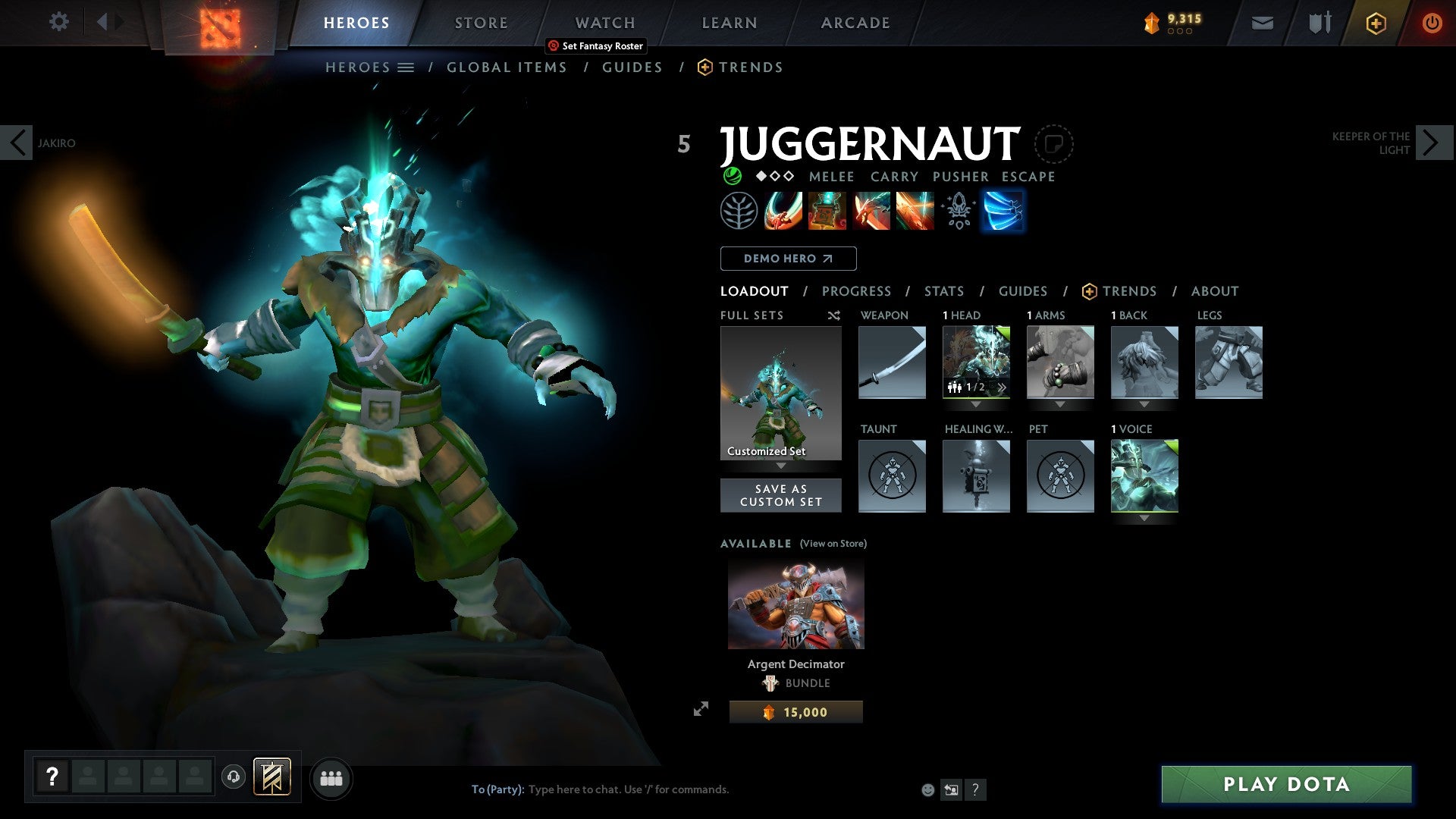The image size is (1456, 819).
Task: Select the Blade Fury ability icon
Action: 783,211
